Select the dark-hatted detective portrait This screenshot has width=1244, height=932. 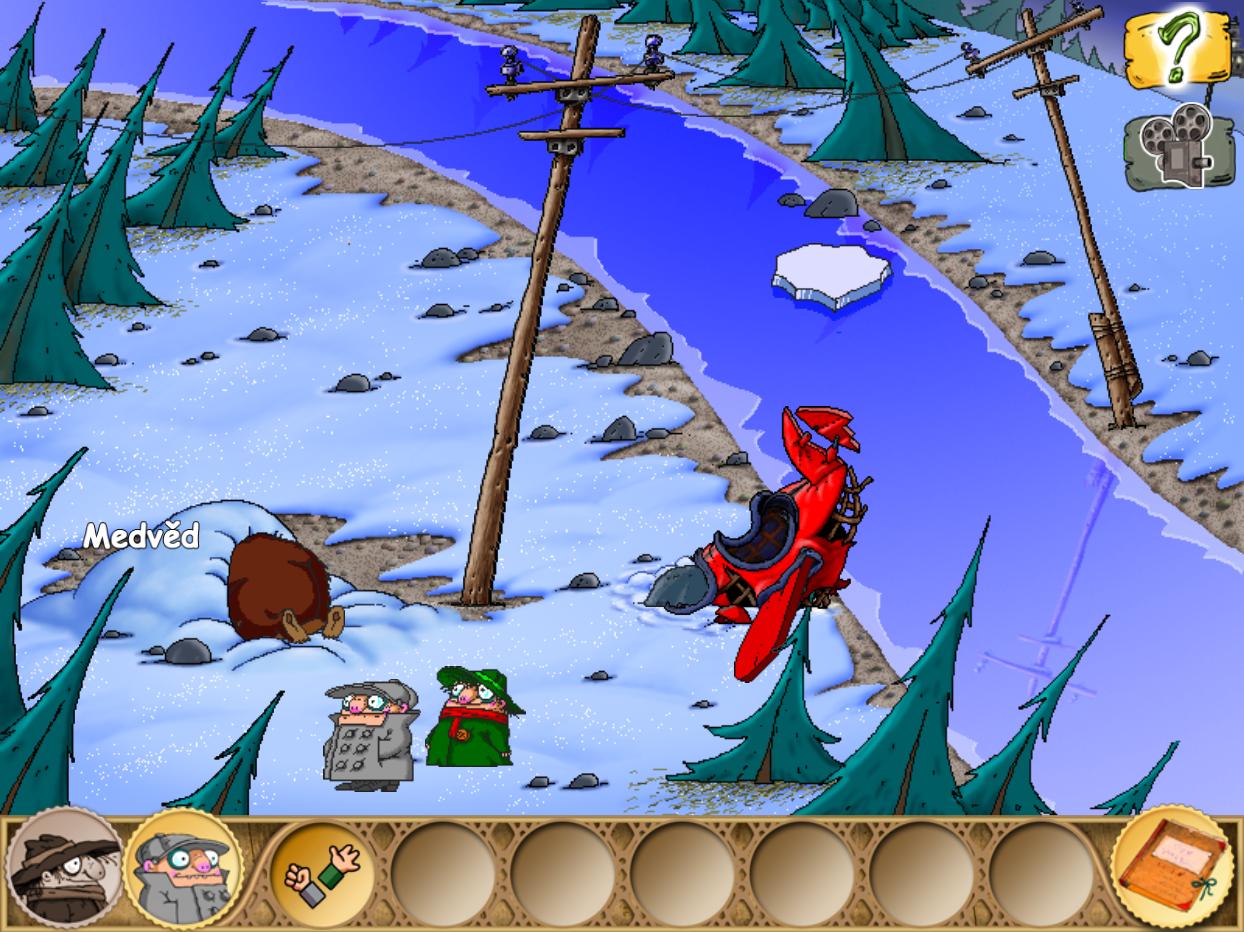[x=63, y=869]
